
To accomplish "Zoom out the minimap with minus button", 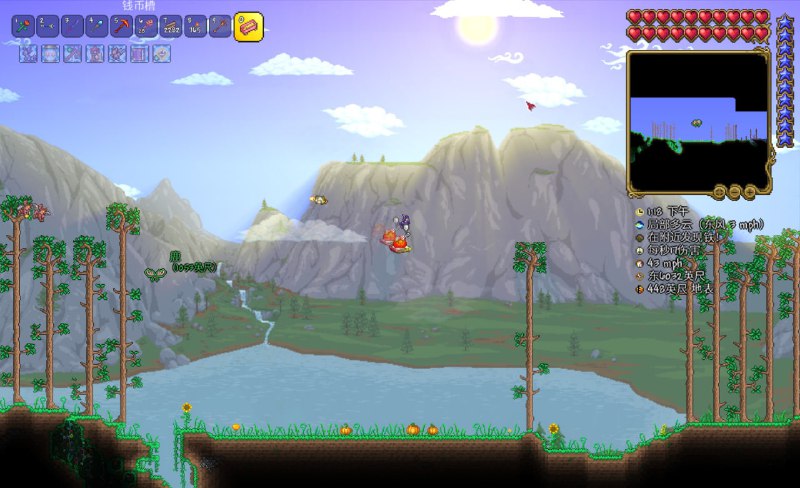I will coord(734,190).
